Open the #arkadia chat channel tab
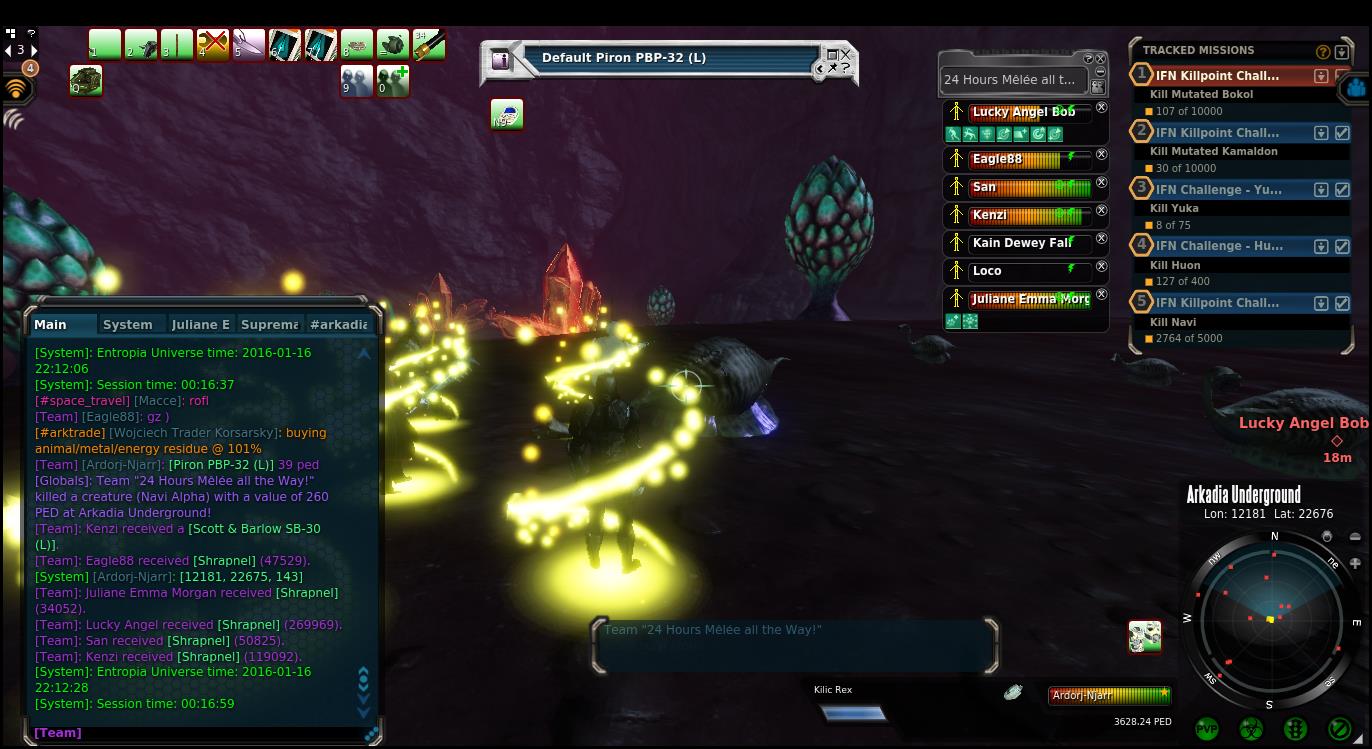The width and height of the screenshot is (1372, 749). coord(338,324)
